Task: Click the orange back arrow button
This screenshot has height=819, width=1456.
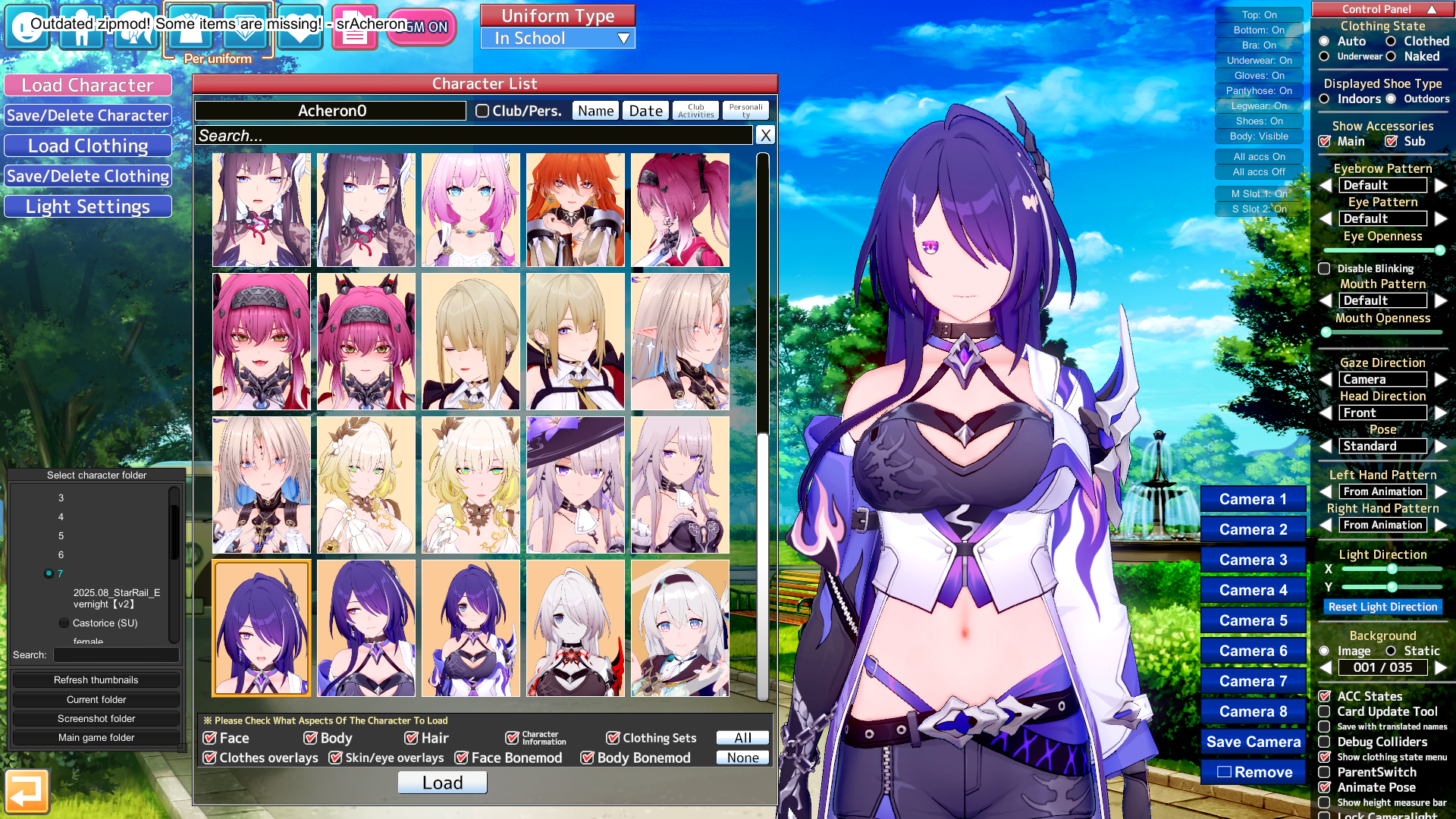Action: (27, 792)
